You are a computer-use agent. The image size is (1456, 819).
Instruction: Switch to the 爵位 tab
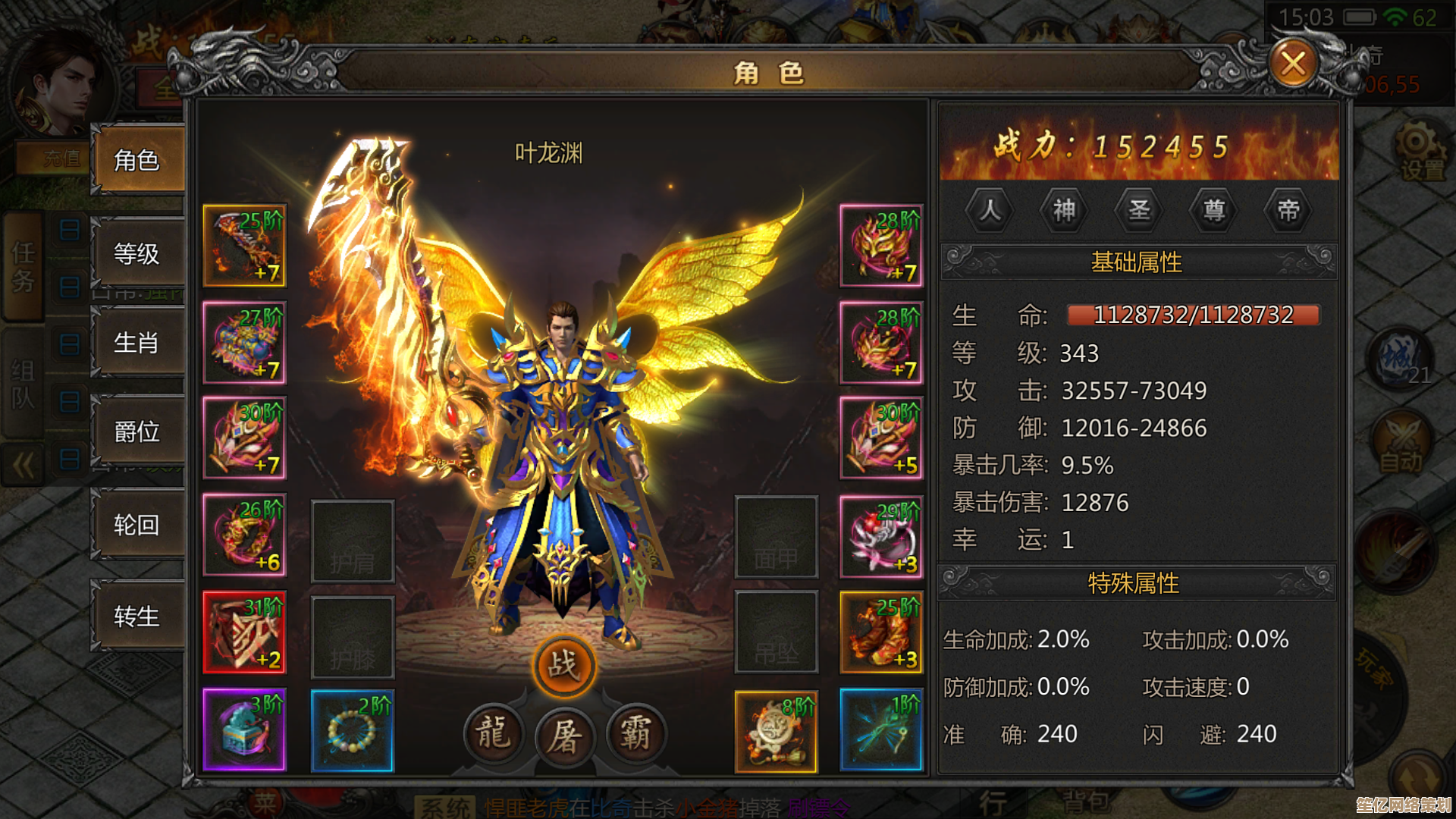pos(137,431)
